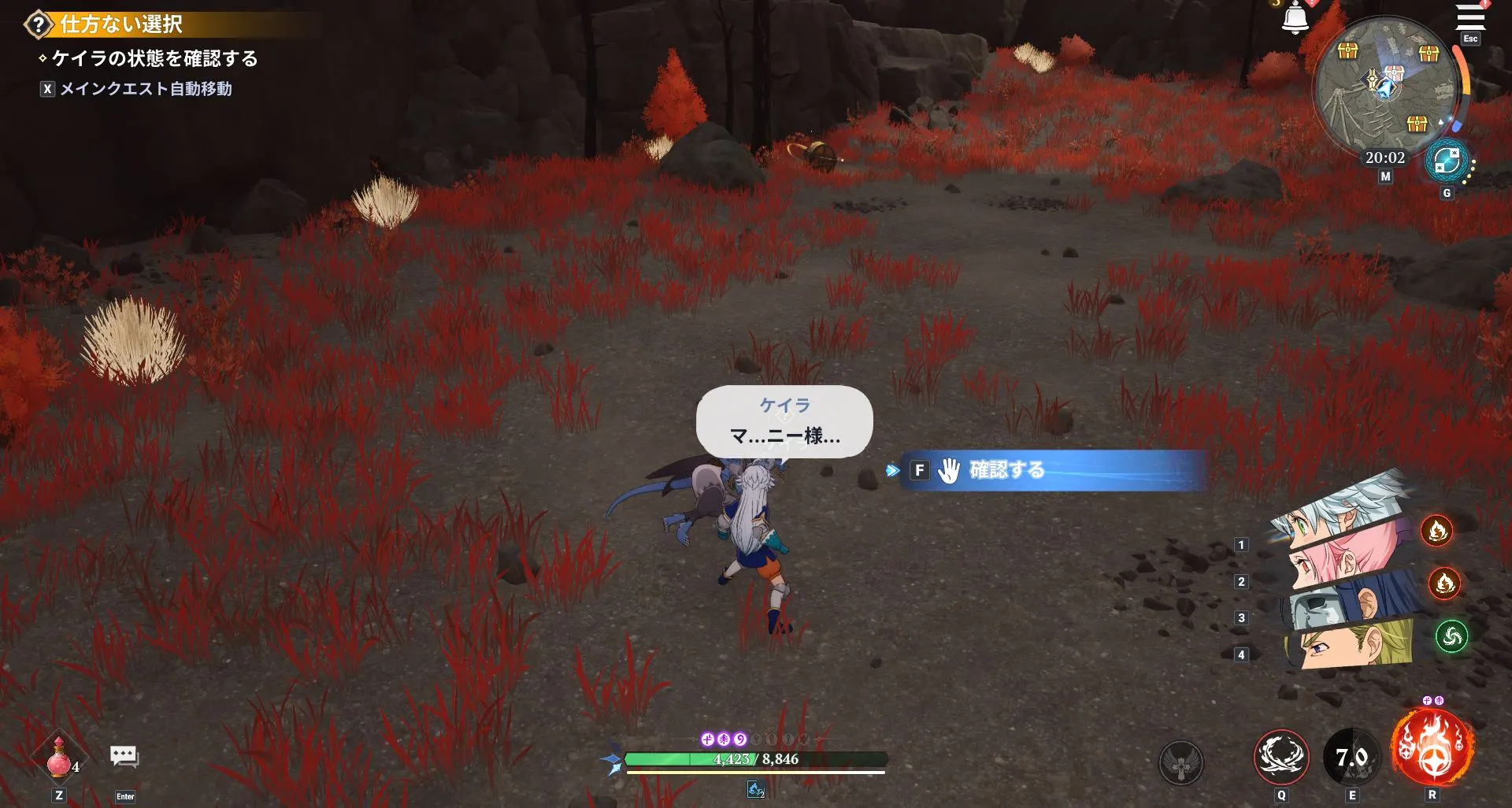Click the green HP bar showing 4,423/8,846
The width and height of the screenshot is (1512, 808).
758,759
